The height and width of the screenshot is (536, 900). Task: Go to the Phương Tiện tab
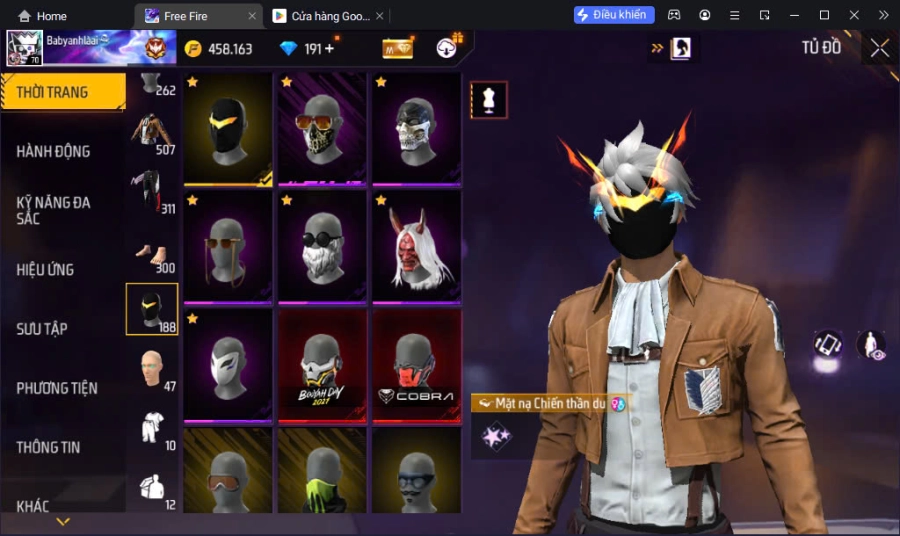59,388
